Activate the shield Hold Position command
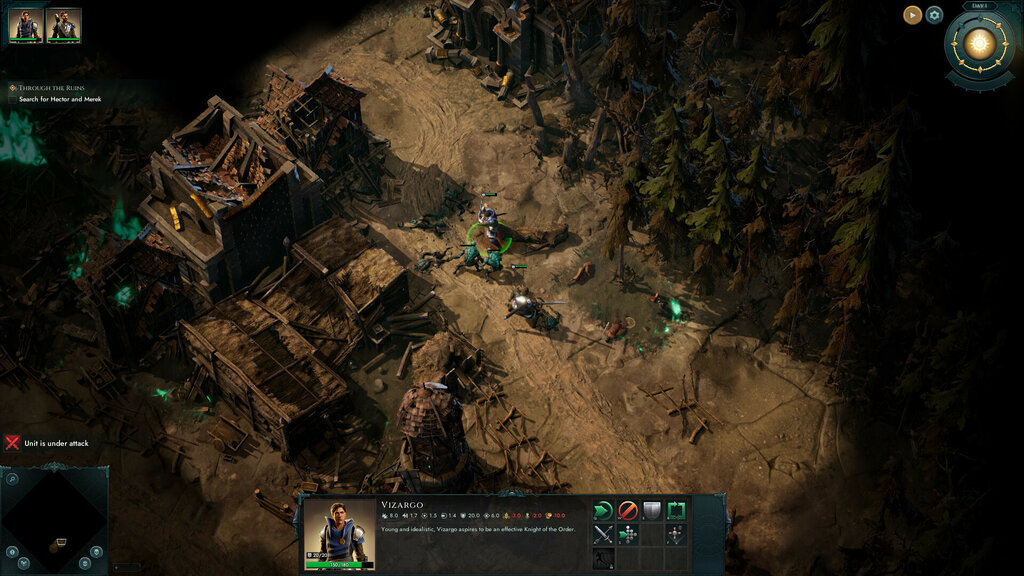 click(652, 511)
